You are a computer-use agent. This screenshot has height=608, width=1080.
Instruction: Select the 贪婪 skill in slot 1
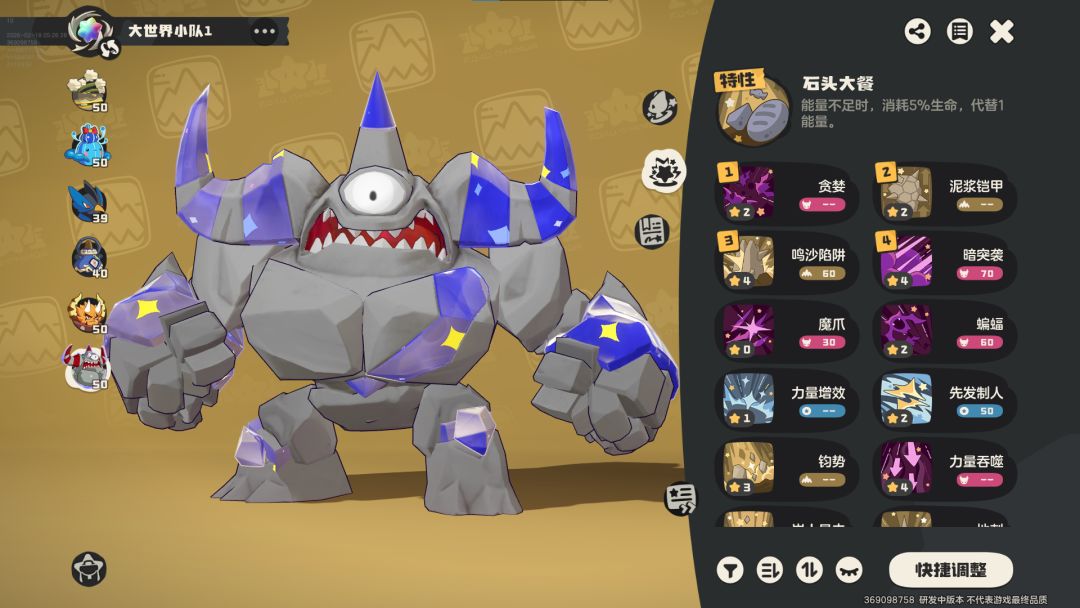click(787, 194)
